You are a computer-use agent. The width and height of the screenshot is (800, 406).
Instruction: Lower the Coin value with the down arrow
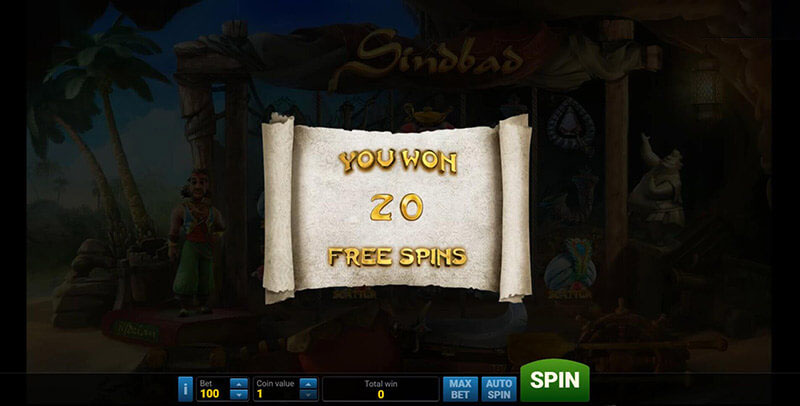point(308,394)
